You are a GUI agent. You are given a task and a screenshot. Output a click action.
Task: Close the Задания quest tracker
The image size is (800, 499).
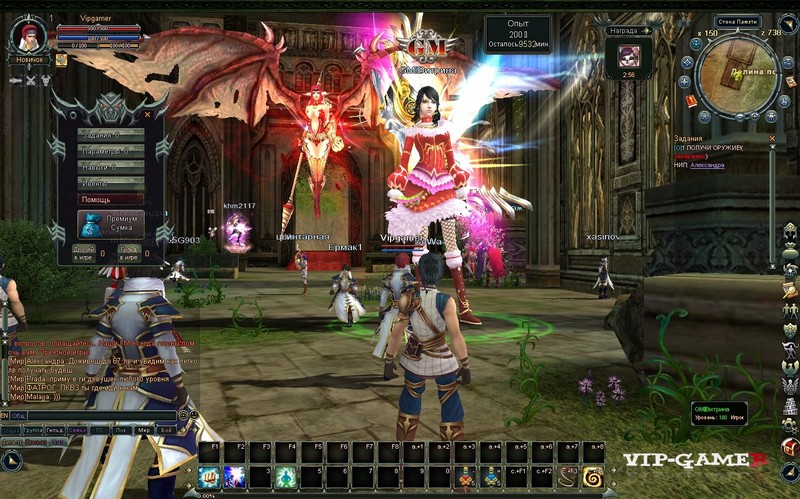click(772, 139)
